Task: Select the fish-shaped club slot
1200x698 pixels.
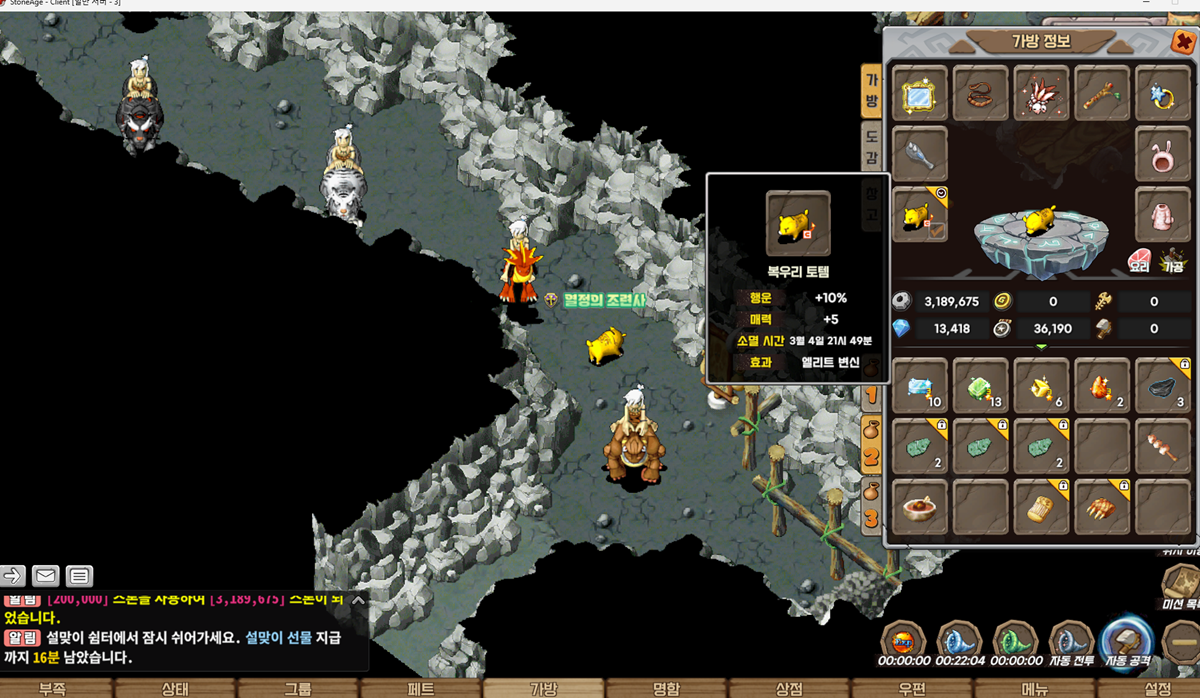Action: [920, 155]
